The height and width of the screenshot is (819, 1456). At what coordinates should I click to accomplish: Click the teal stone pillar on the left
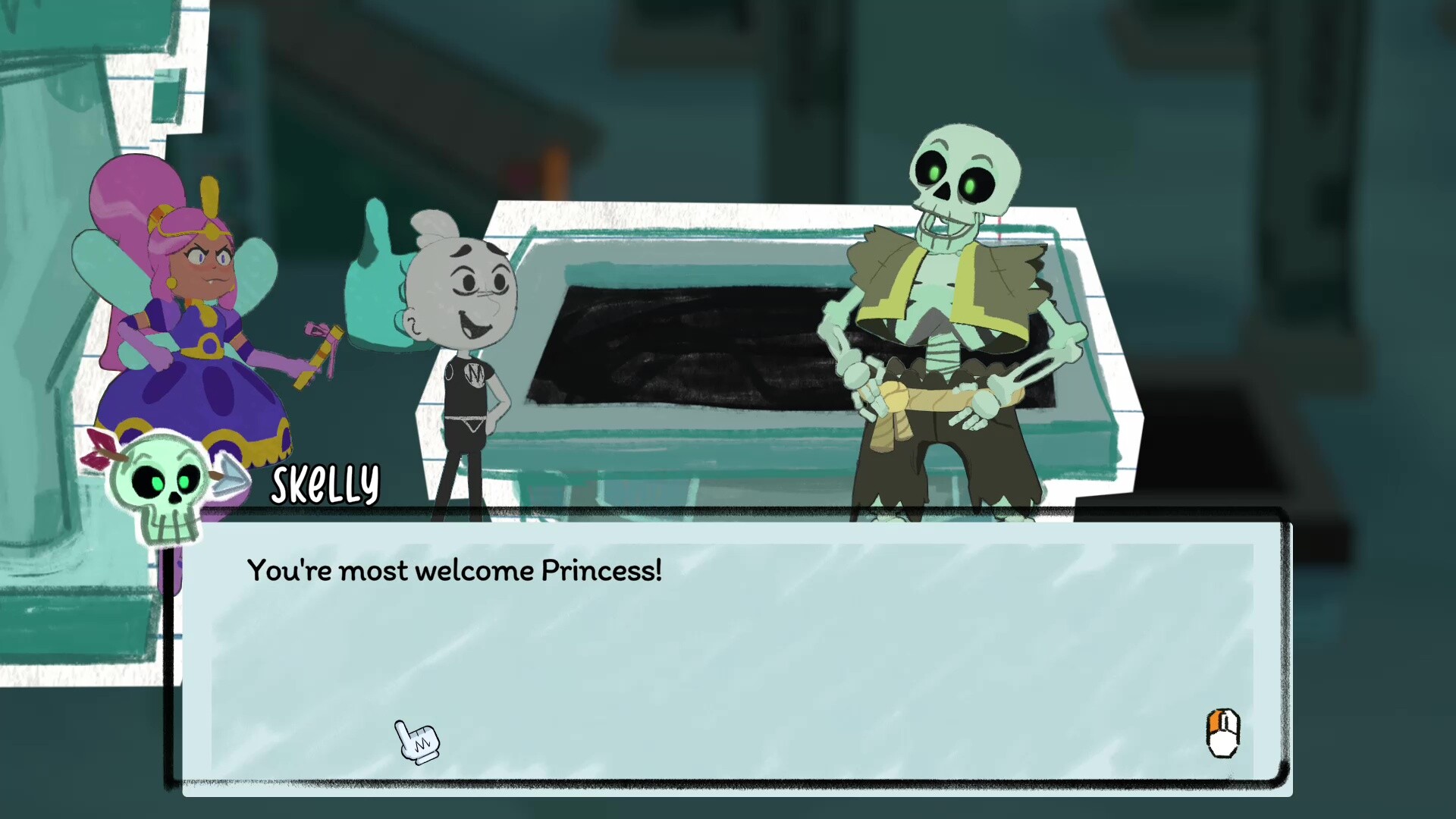[45, 303]
